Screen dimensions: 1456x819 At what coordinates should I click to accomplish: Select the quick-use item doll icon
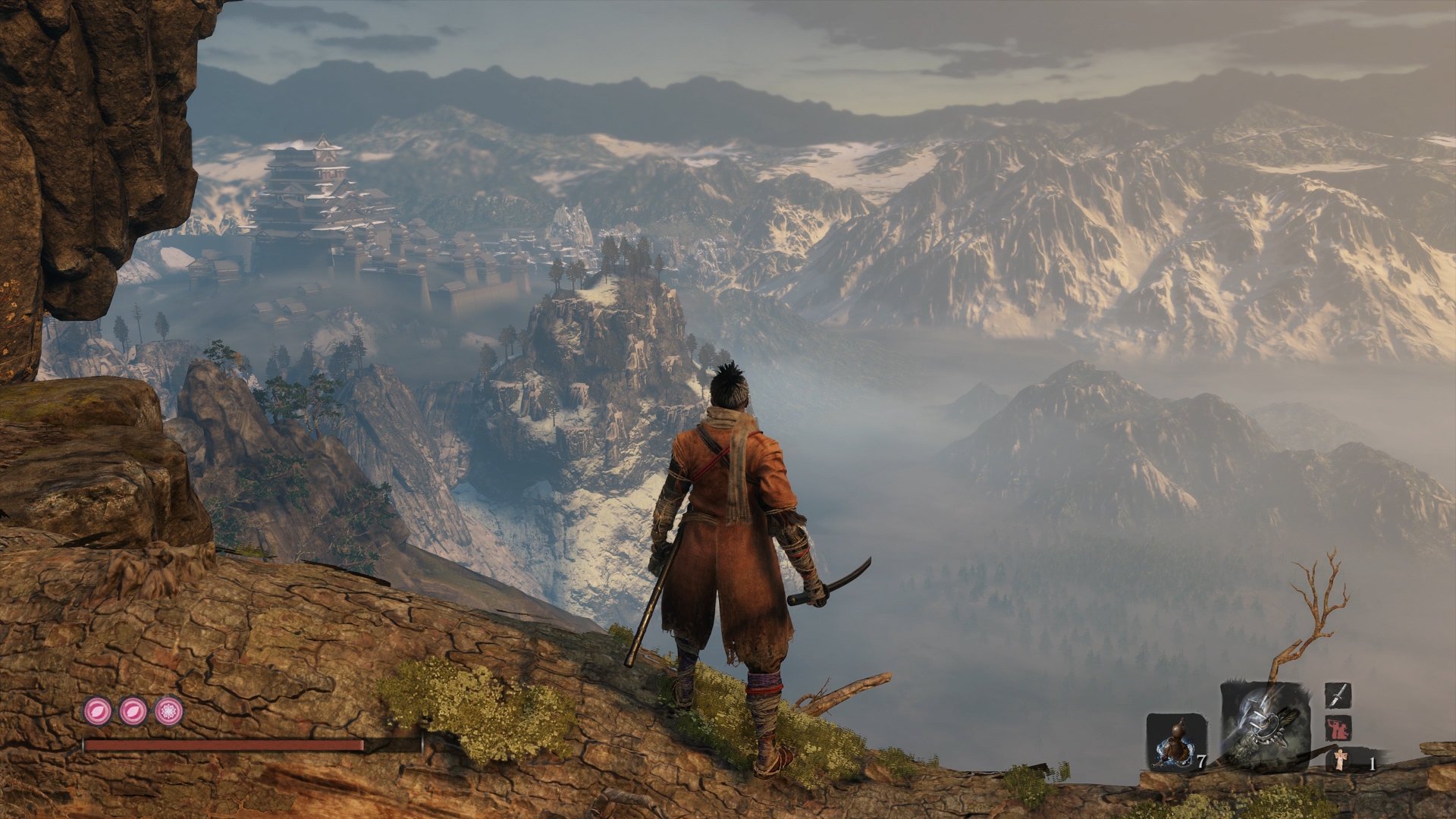(x=1341, y=761)
